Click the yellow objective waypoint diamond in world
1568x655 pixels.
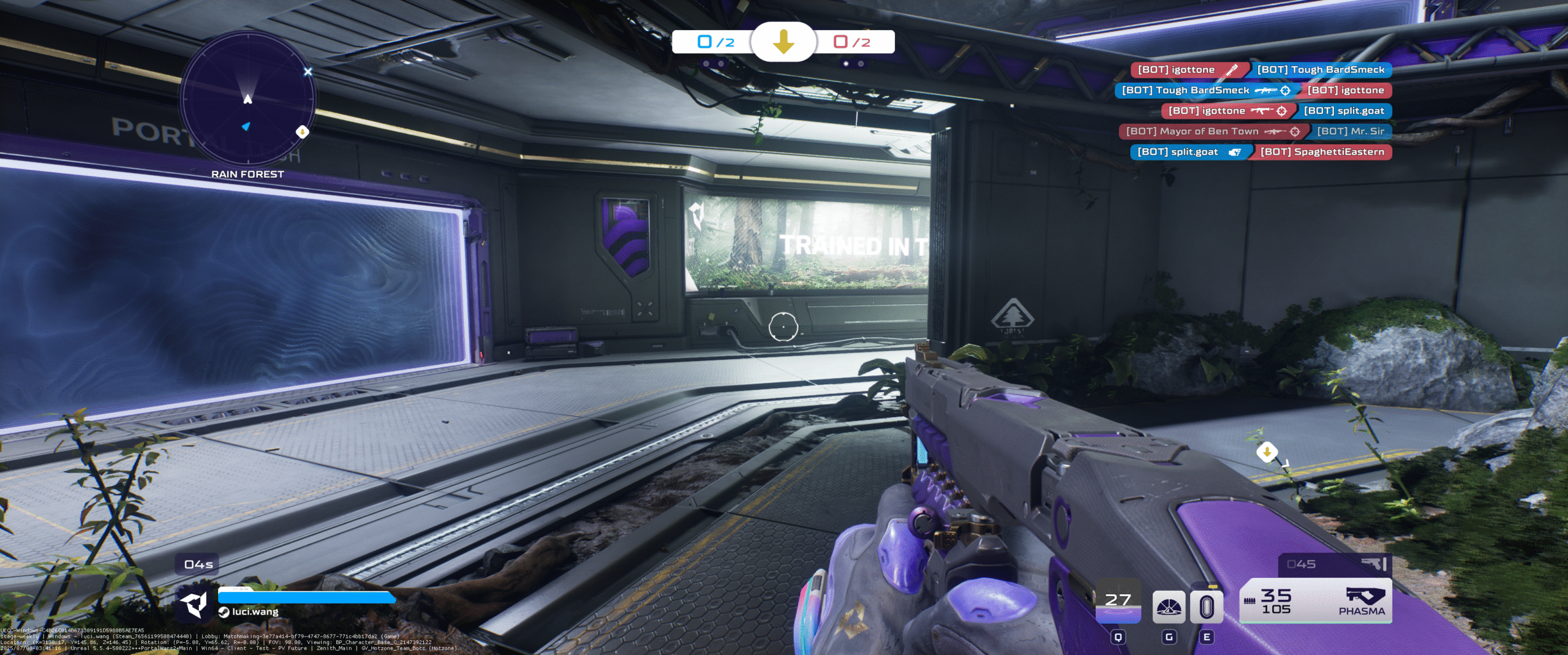[x=1267, y=452]
